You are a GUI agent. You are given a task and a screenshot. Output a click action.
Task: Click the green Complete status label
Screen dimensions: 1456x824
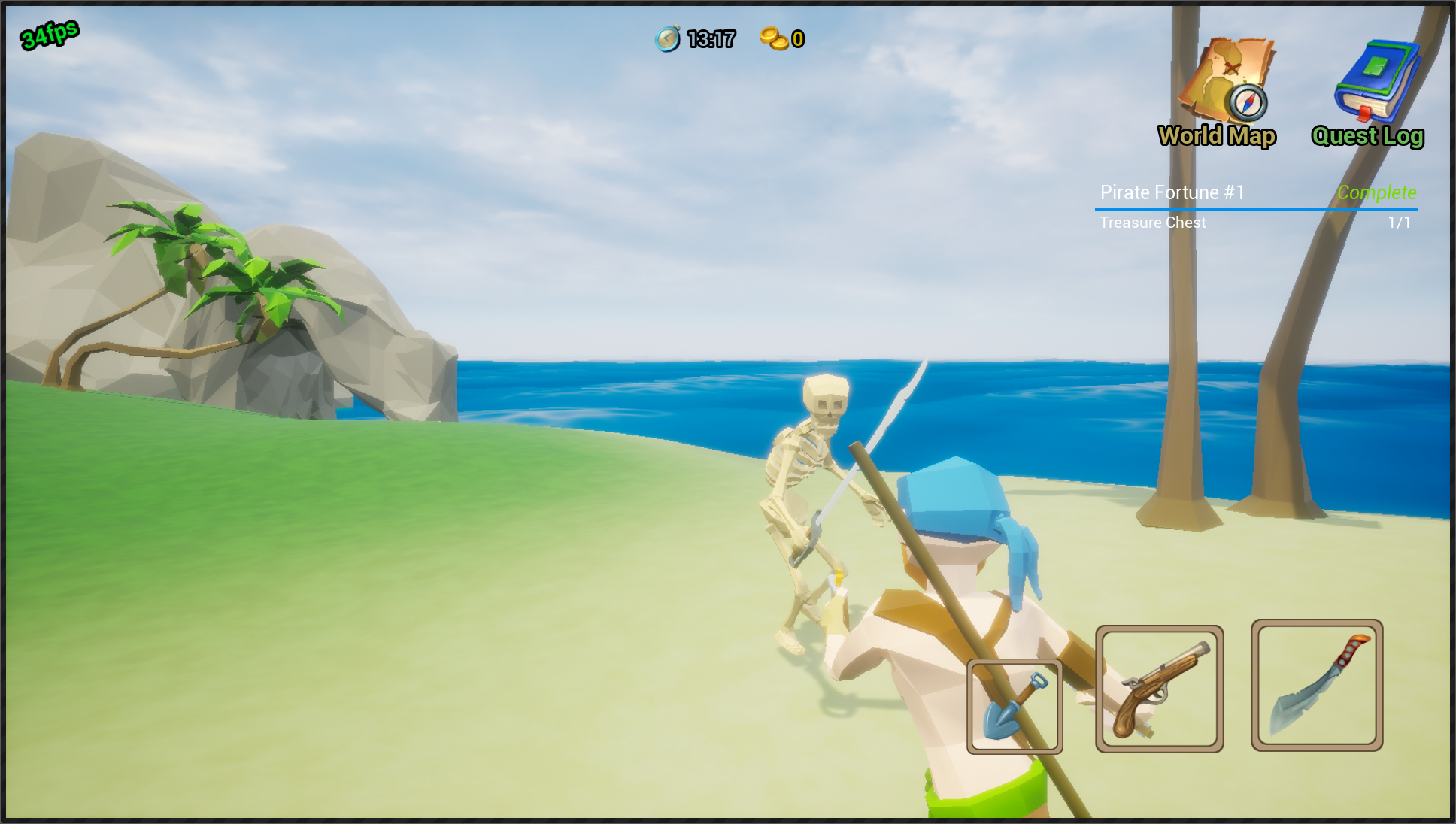1378,192
